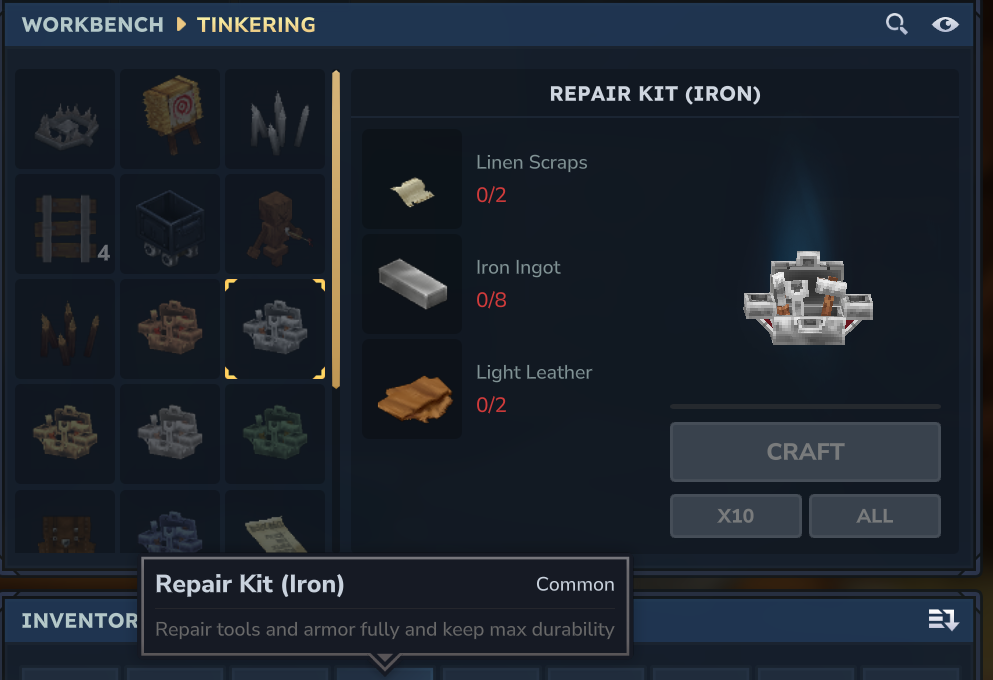Craft all with the ALL button
The width and height of the screenshot is (993, 680).
point(874,516)
